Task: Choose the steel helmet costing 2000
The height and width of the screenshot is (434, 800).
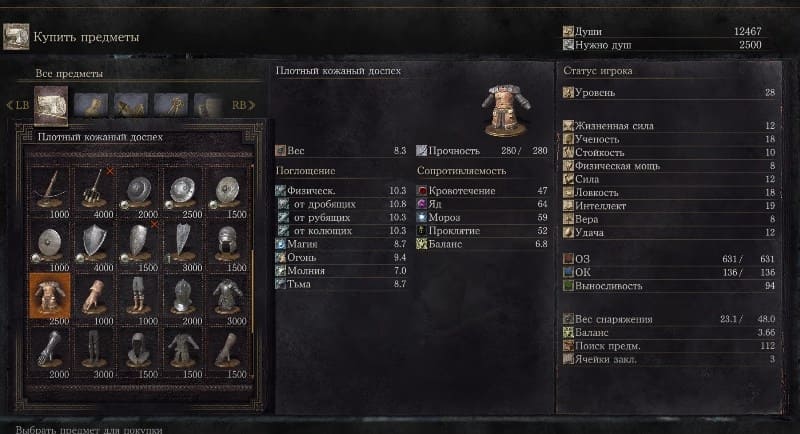Action: click(x=183, y=295)
